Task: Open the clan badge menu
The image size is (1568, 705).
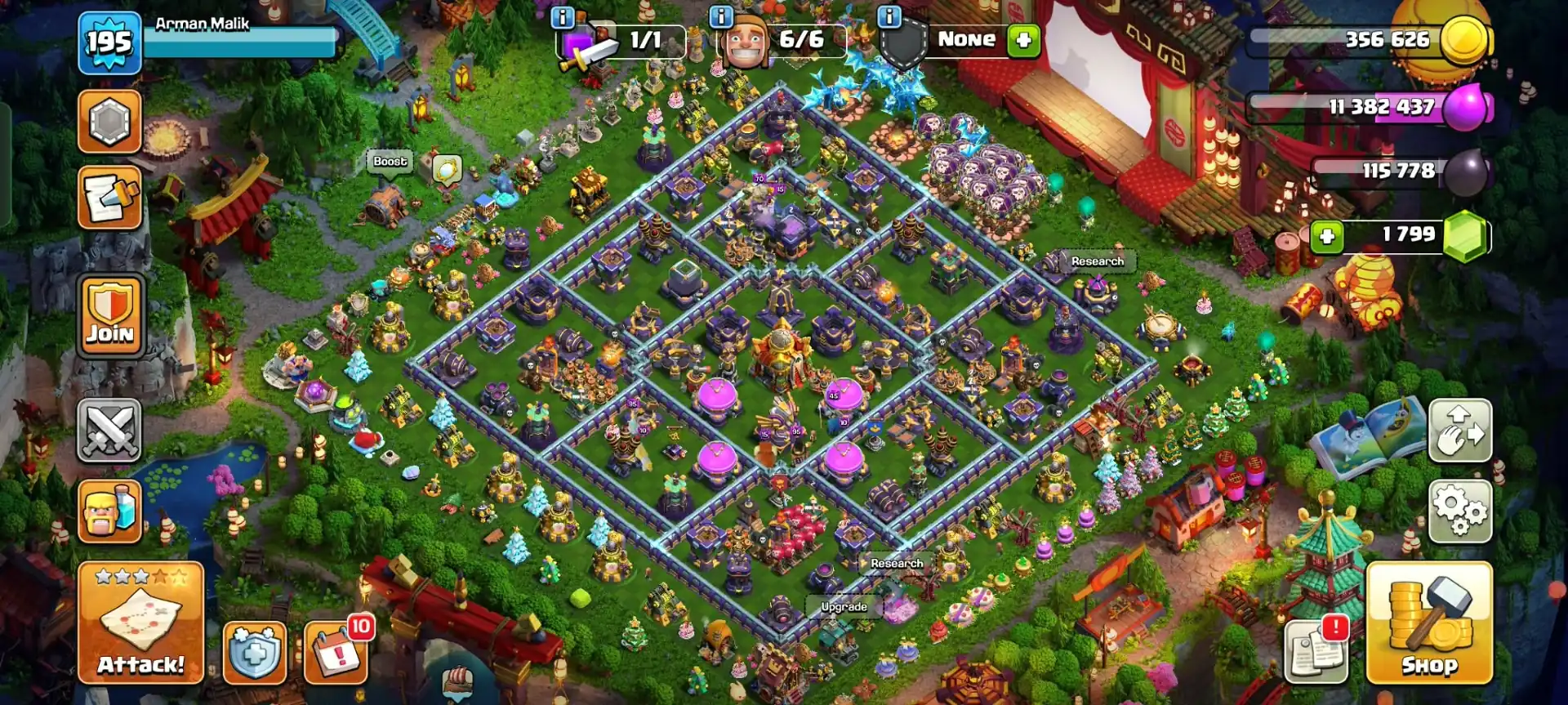Action: [x=110, y=120]
